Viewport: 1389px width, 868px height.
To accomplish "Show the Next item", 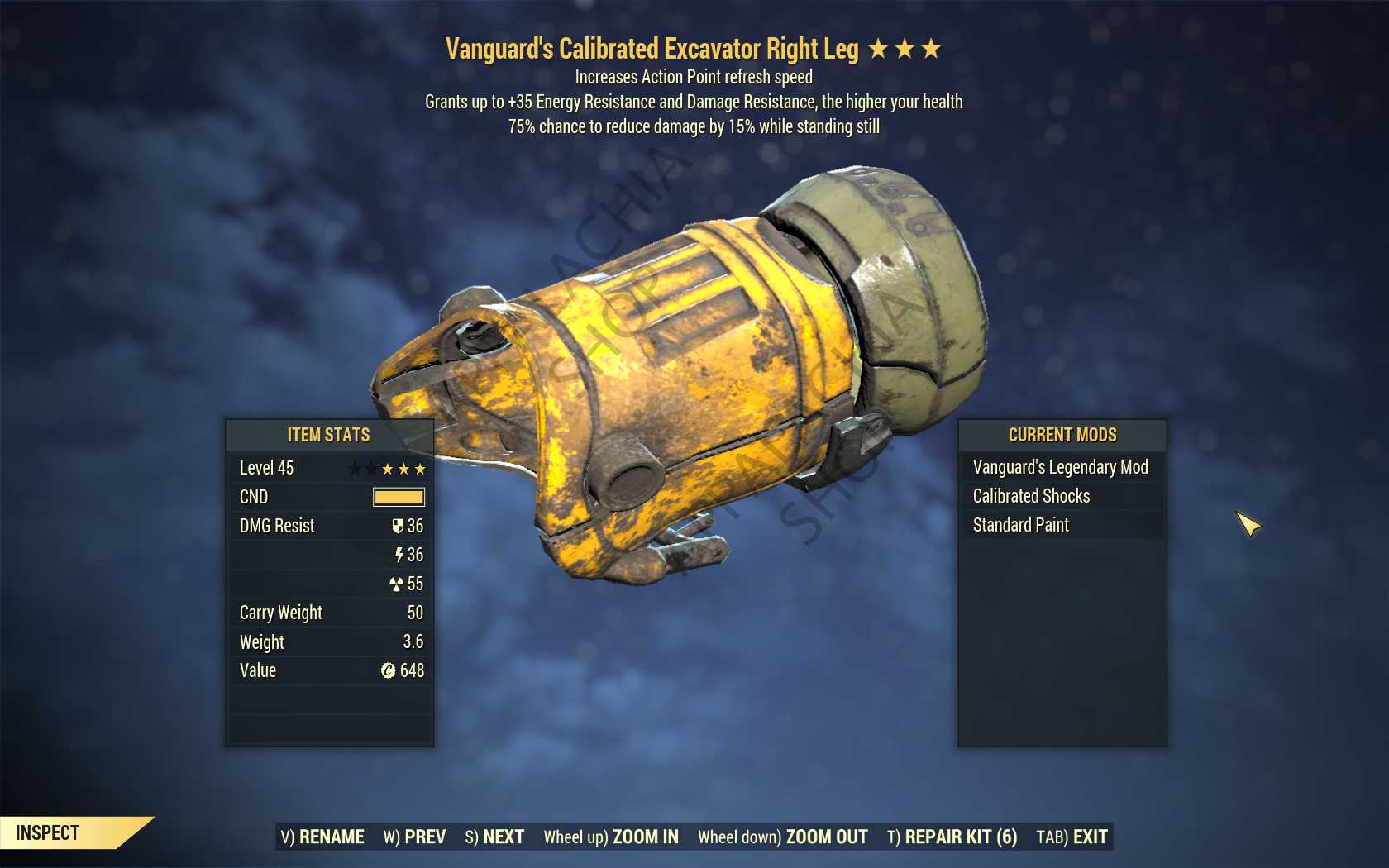I will pyautogui.click(x=494, y=837).
